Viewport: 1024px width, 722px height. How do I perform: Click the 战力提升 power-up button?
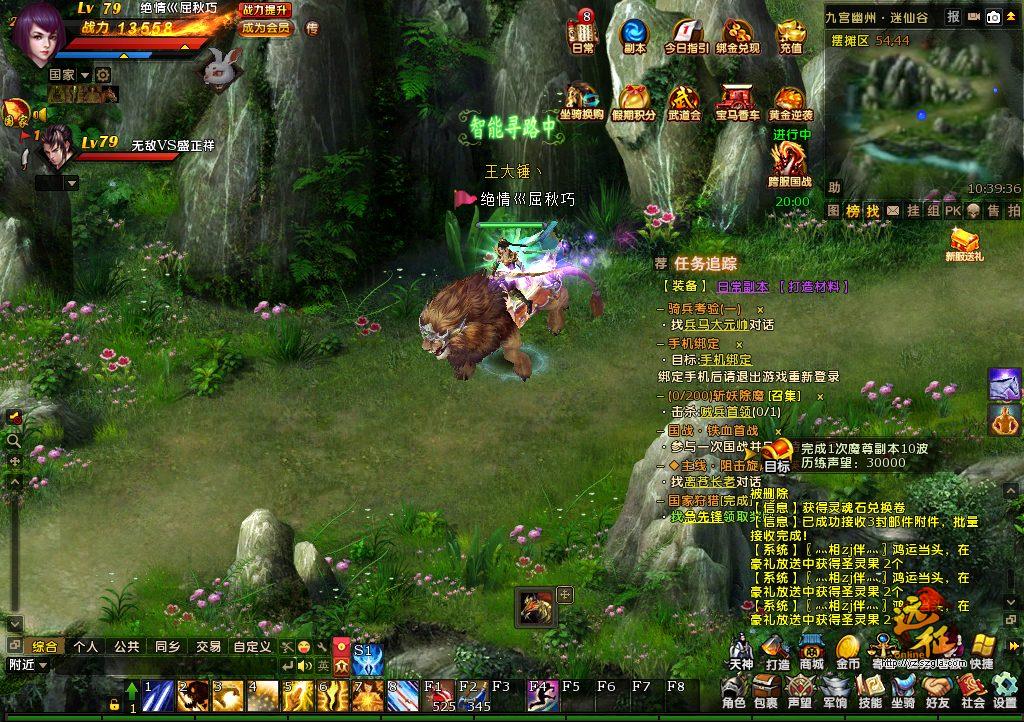266,9
